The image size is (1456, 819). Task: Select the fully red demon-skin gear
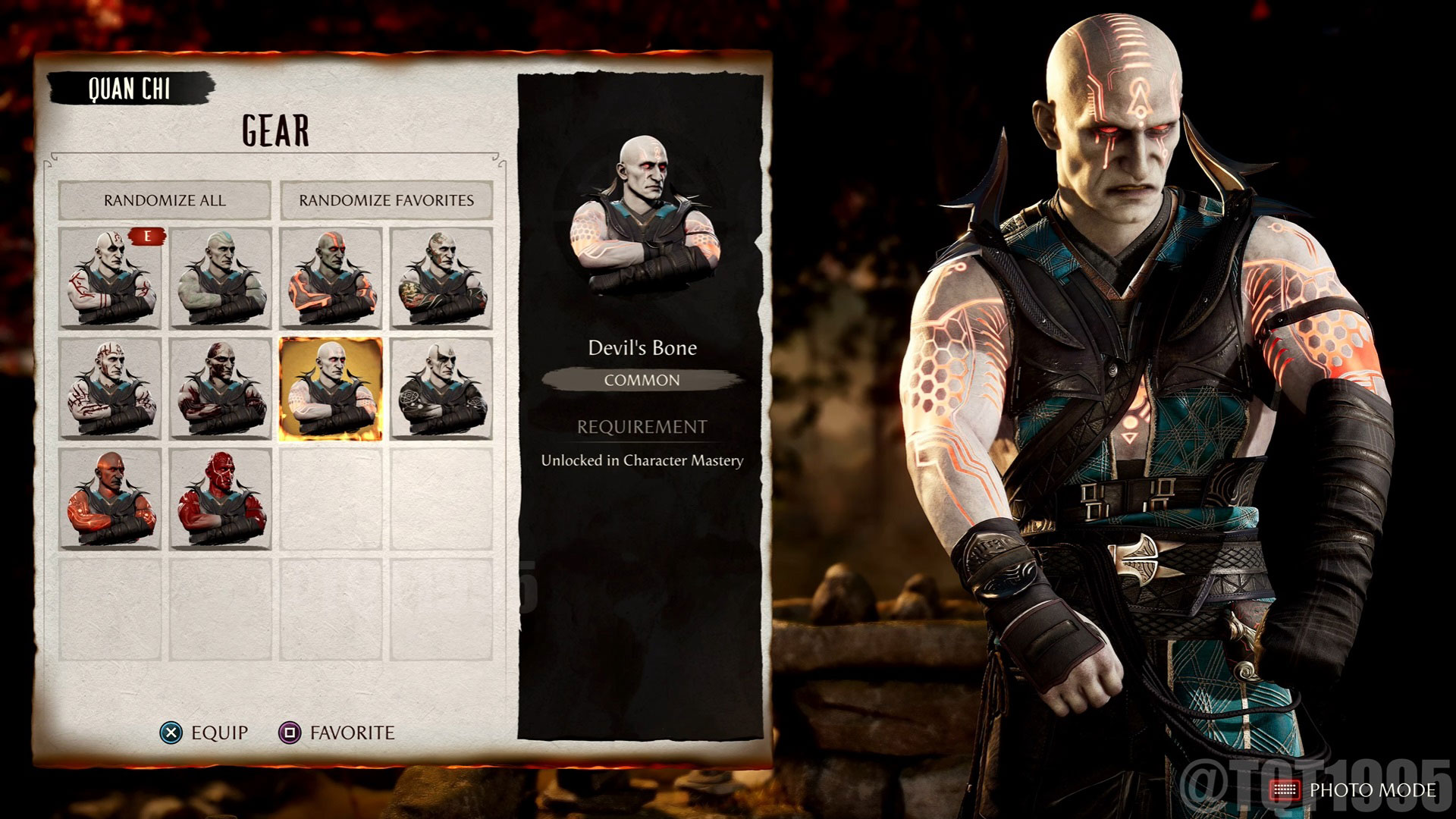coord(222,500)
